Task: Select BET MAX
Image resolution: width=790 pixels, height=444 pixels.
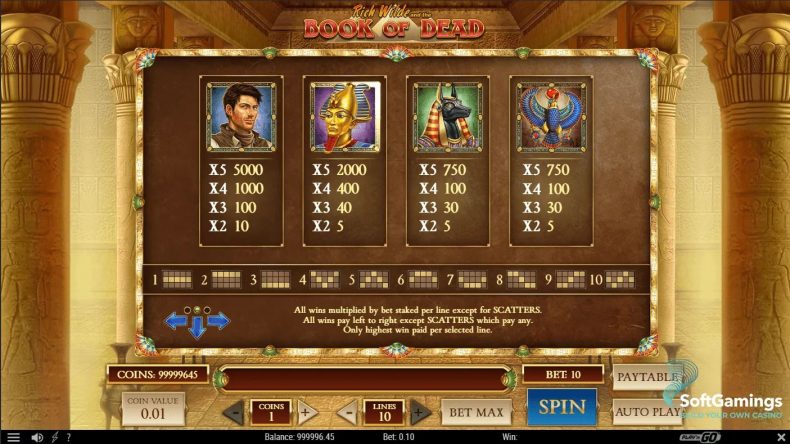Action: click(x=475, y=411)
